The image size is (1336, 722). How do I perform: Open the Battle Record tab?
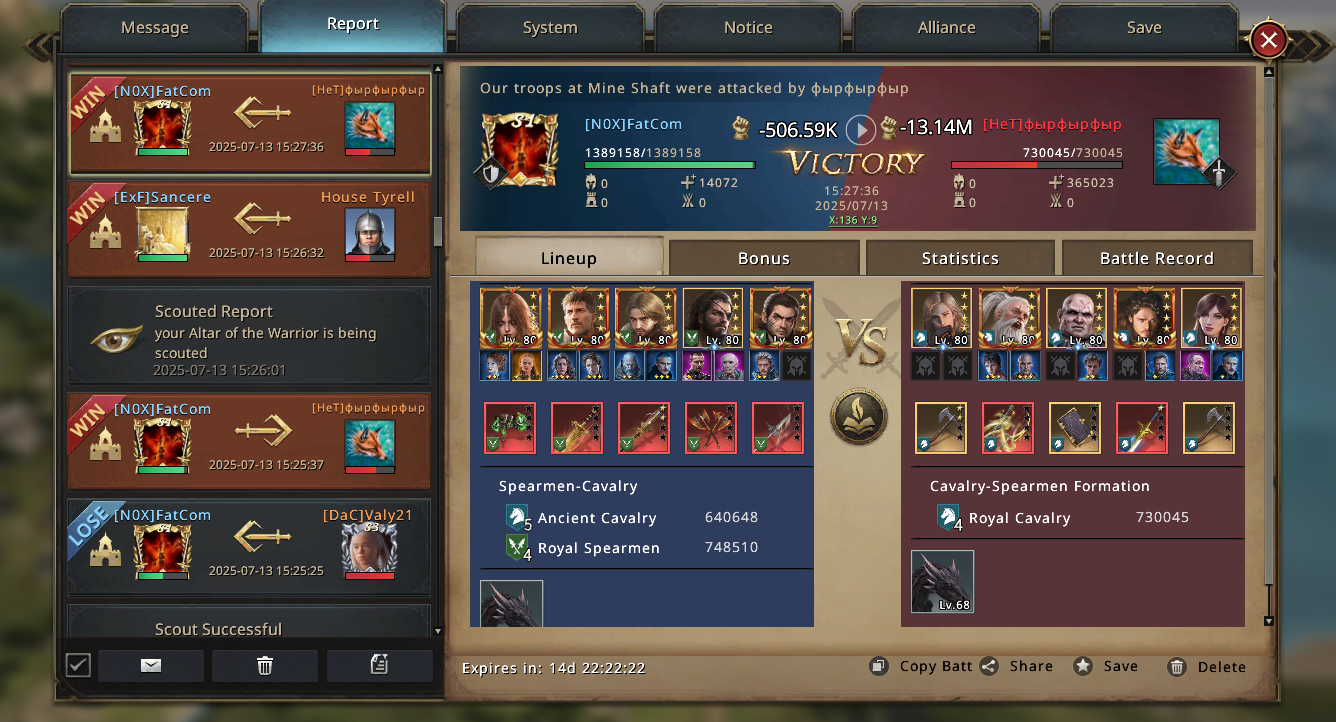(1156, 258)
